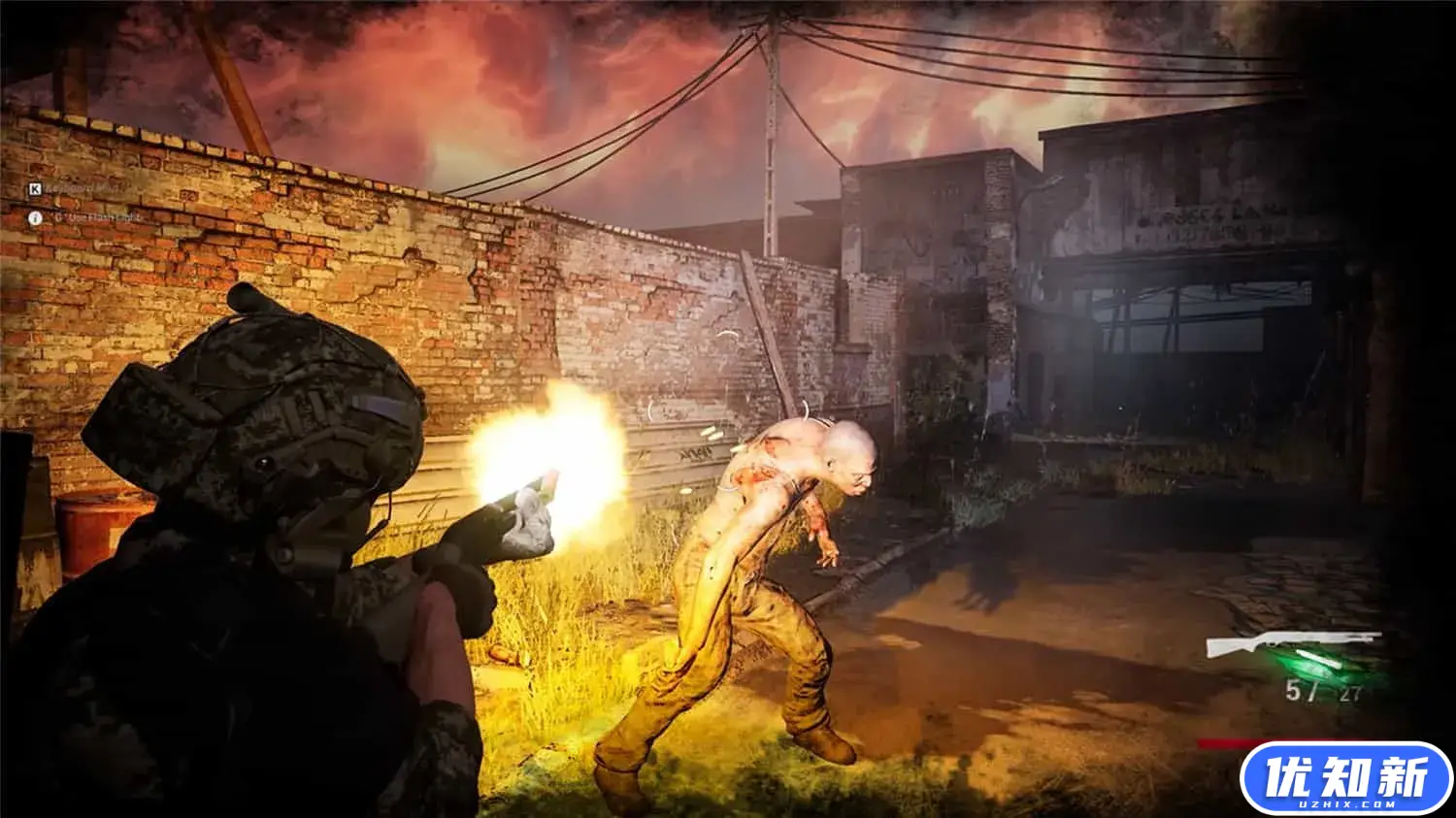This screenshot has height=818, width=1456.
Task: Click the info hint icon beside Use Flash Light
Action: (35, 218)
